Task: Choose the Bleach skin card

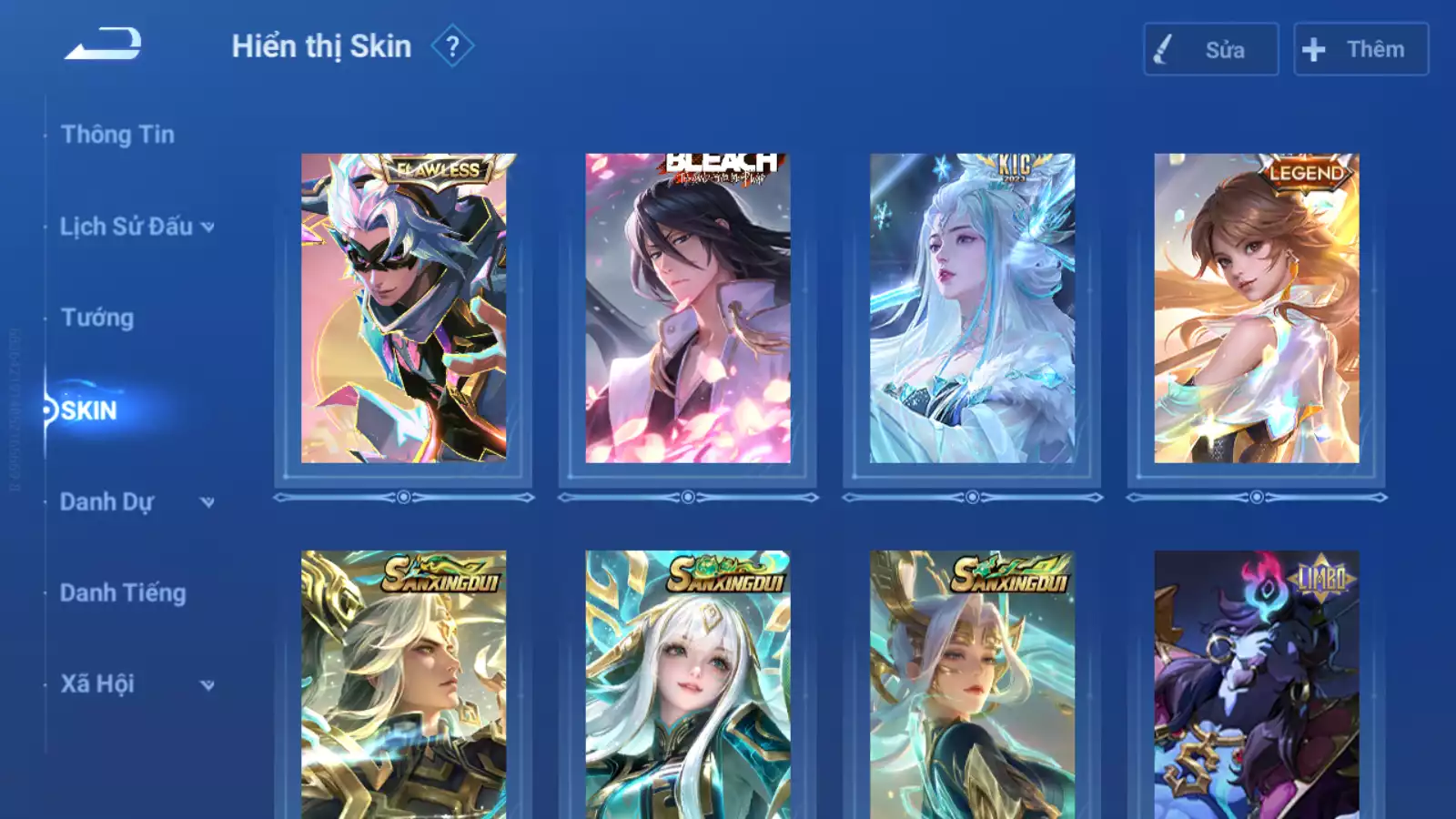Action: (688, 308)
